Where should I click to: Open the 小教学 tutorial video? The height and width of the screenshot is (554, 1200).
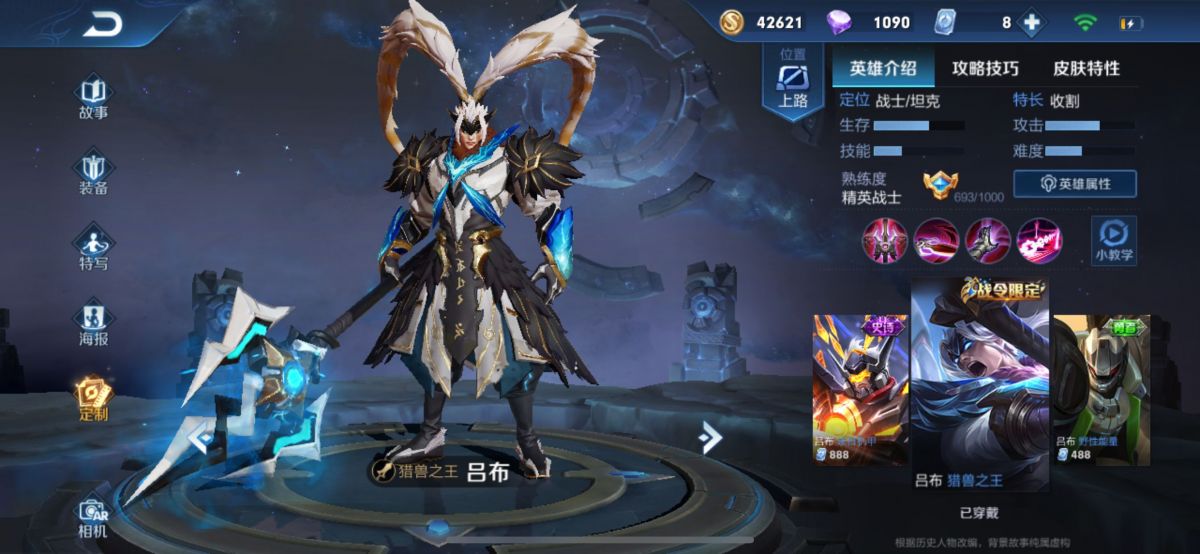[x=1113, y=240]
